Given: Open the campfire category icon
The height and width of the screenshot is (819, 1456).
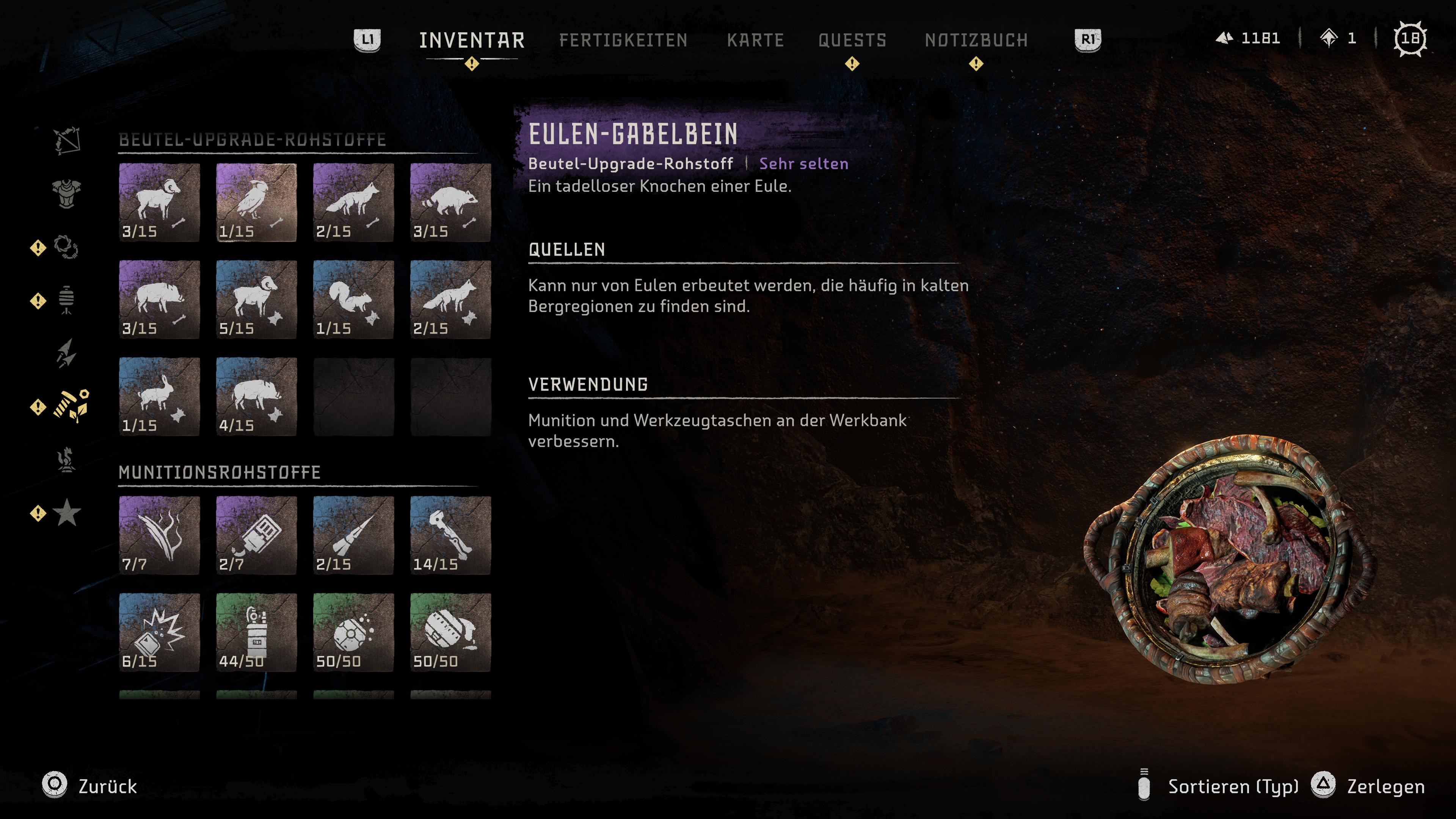Looking at the screenshot, I should 67,460.
